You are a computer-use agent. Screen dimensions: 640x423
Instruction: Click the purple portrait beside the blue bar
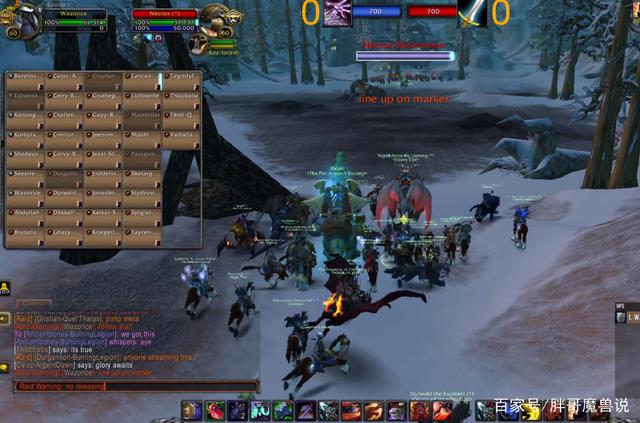coord(337,13)
